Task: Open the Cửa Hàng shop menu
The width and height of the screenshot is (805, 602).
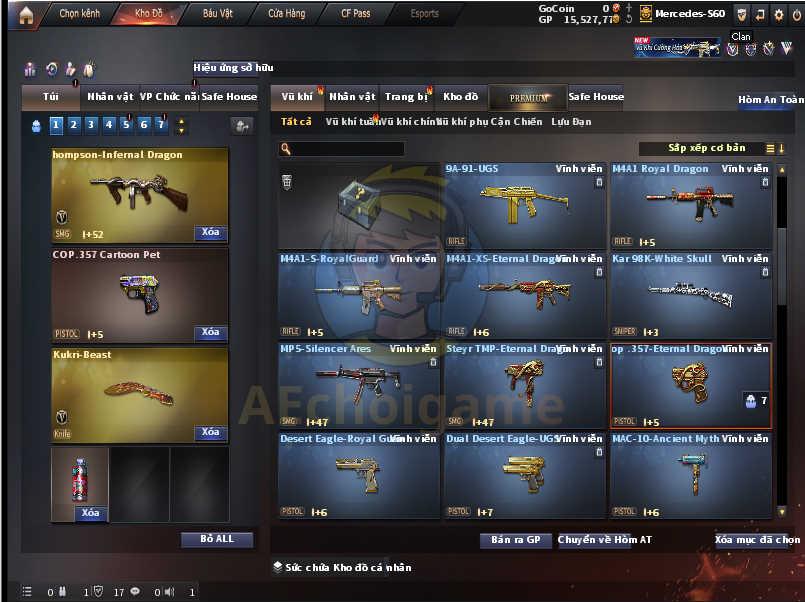Action: point(287,14)
